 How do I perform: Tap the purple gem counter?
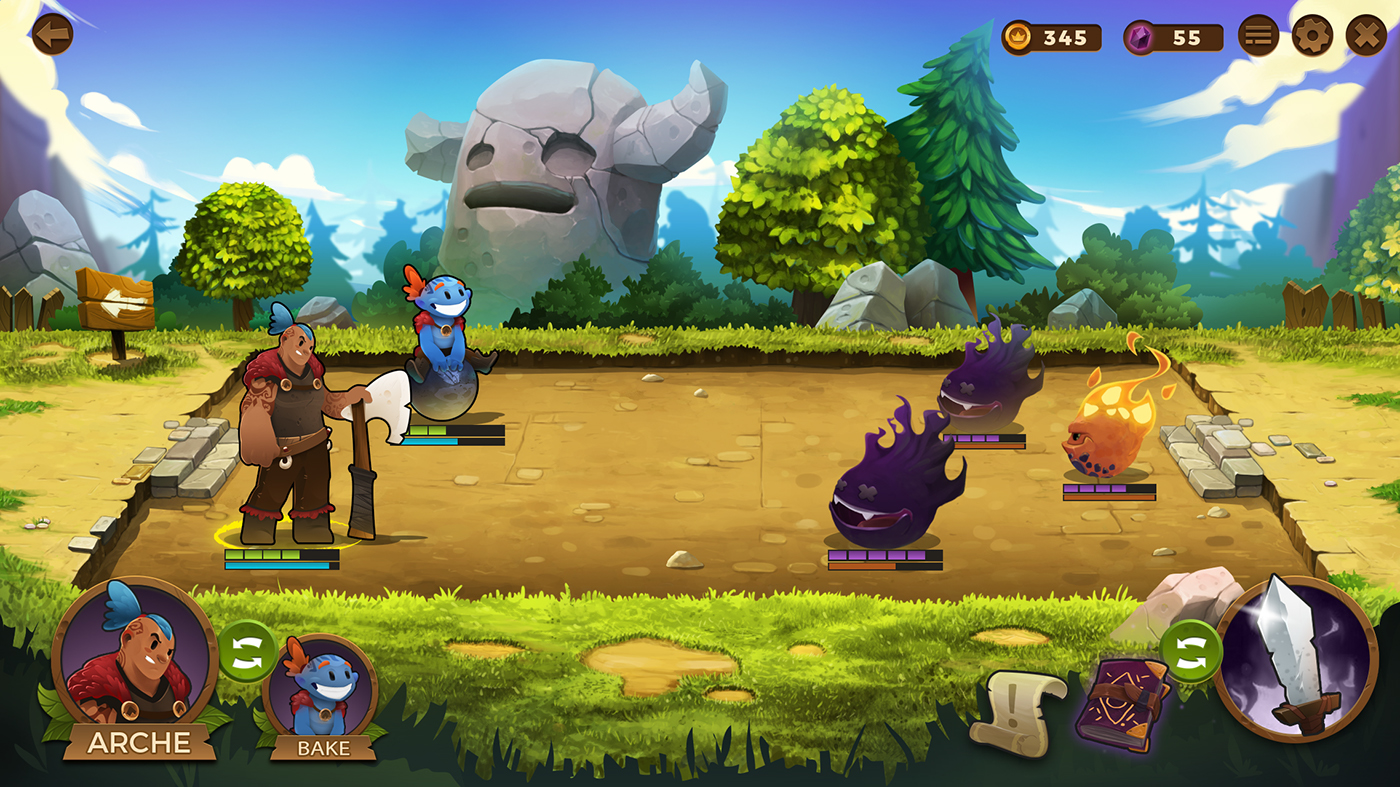[x=1173, y=38]
